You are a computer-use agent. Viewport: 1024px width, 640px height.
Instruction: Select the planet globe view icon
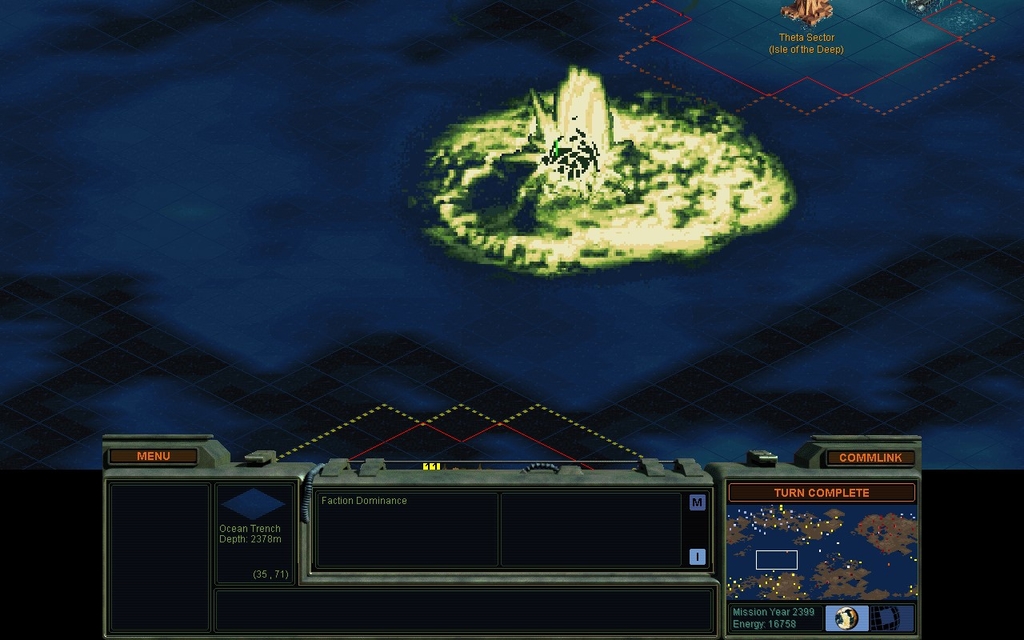[x=847, y=617]
